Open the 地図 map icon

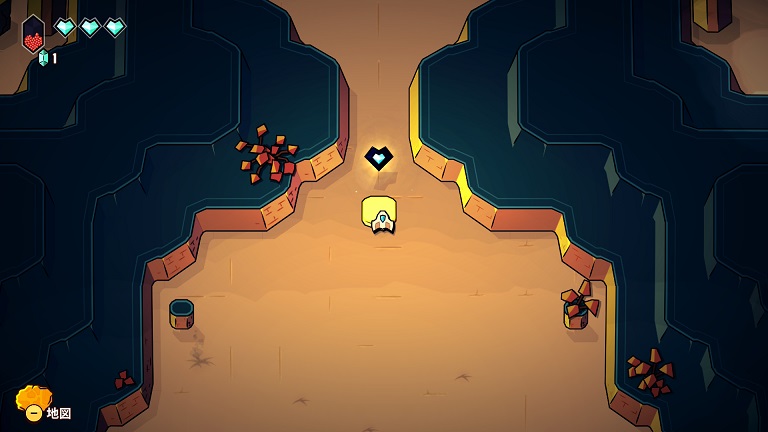pyautogui.click(x=33, y=403)
